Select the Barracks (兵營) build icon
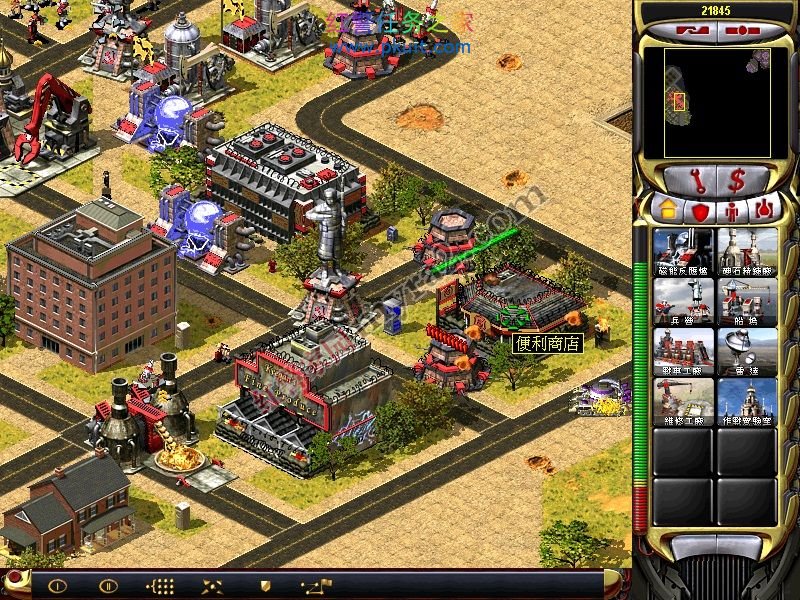Image resolution: width=800 pixels, height=600 pixels. coord(683,302)
